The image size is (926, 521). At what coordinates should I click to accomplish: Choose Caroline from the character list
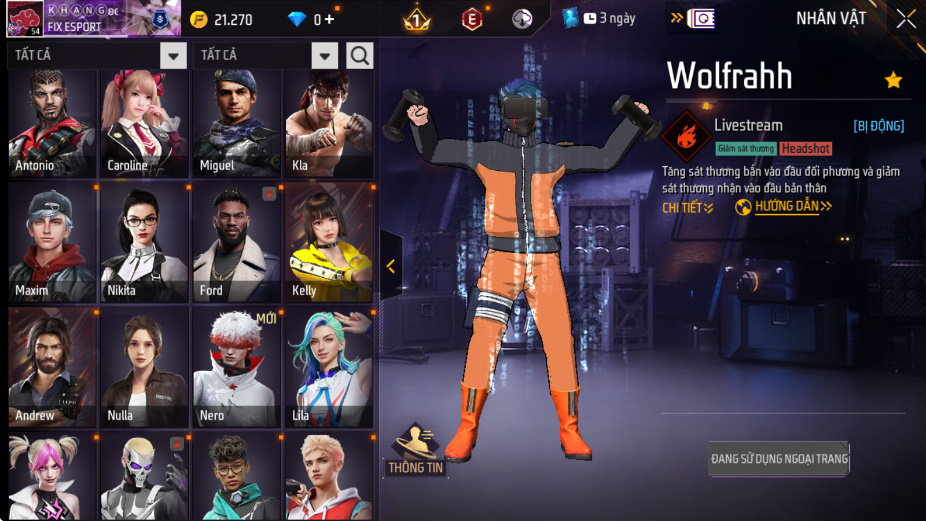144,124
